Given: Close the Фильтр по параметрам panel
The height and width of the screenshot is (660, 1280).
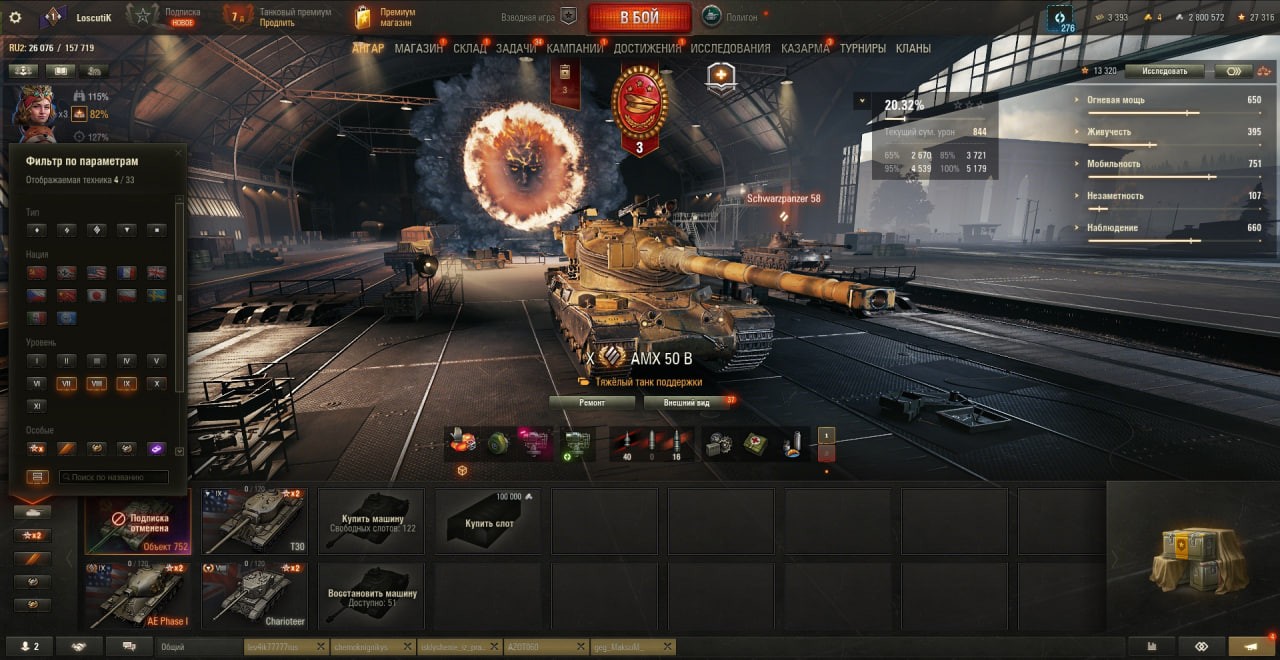Looking at the screenshot, I should 179,153.
